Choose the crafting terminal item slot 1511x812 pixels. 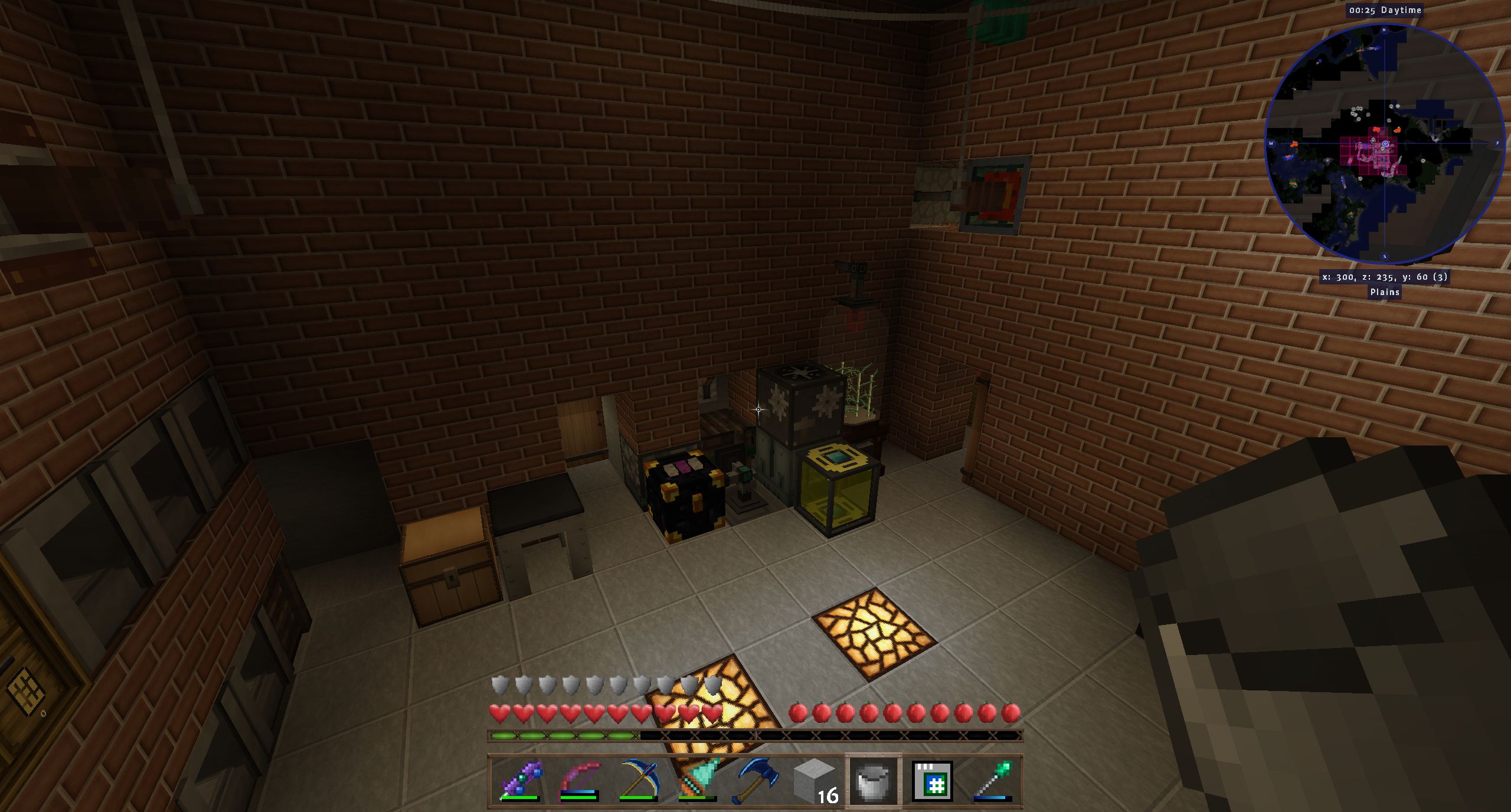coord(933,781)
